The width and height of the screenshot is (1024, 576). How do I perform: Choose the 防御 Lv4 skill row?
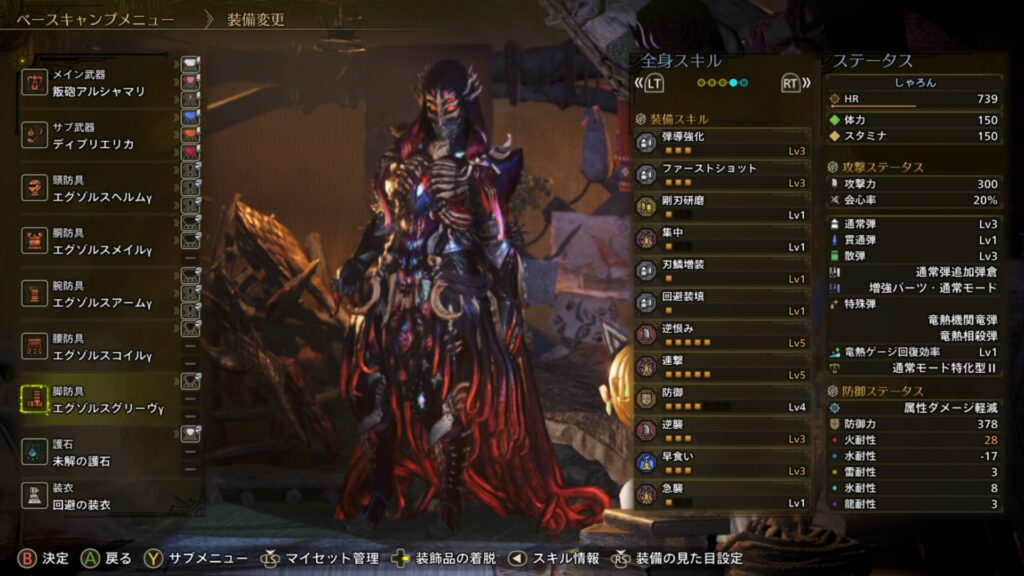(x=722, y=399)
